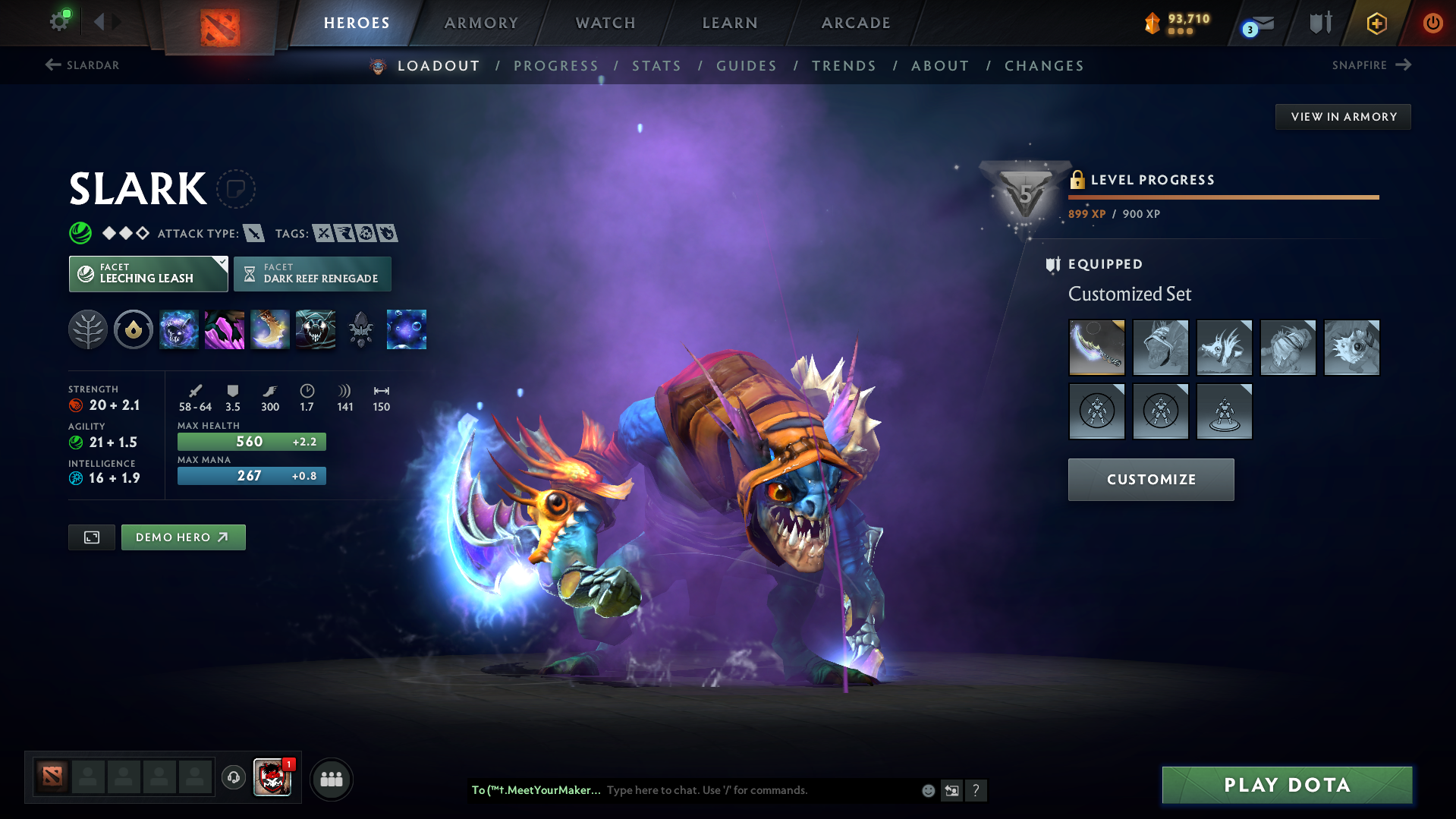This screenshot has width=1456, height=819.
Task: Go to previous hero Slardar
Action: point(82,65)
